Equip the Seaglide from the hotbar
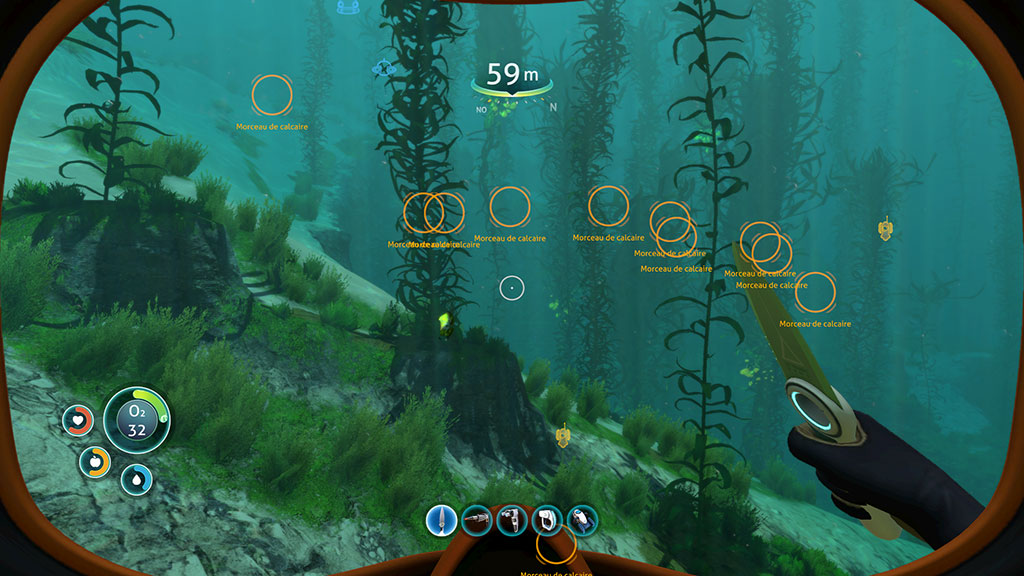The image size is (1024, 576). coord(582,519)
